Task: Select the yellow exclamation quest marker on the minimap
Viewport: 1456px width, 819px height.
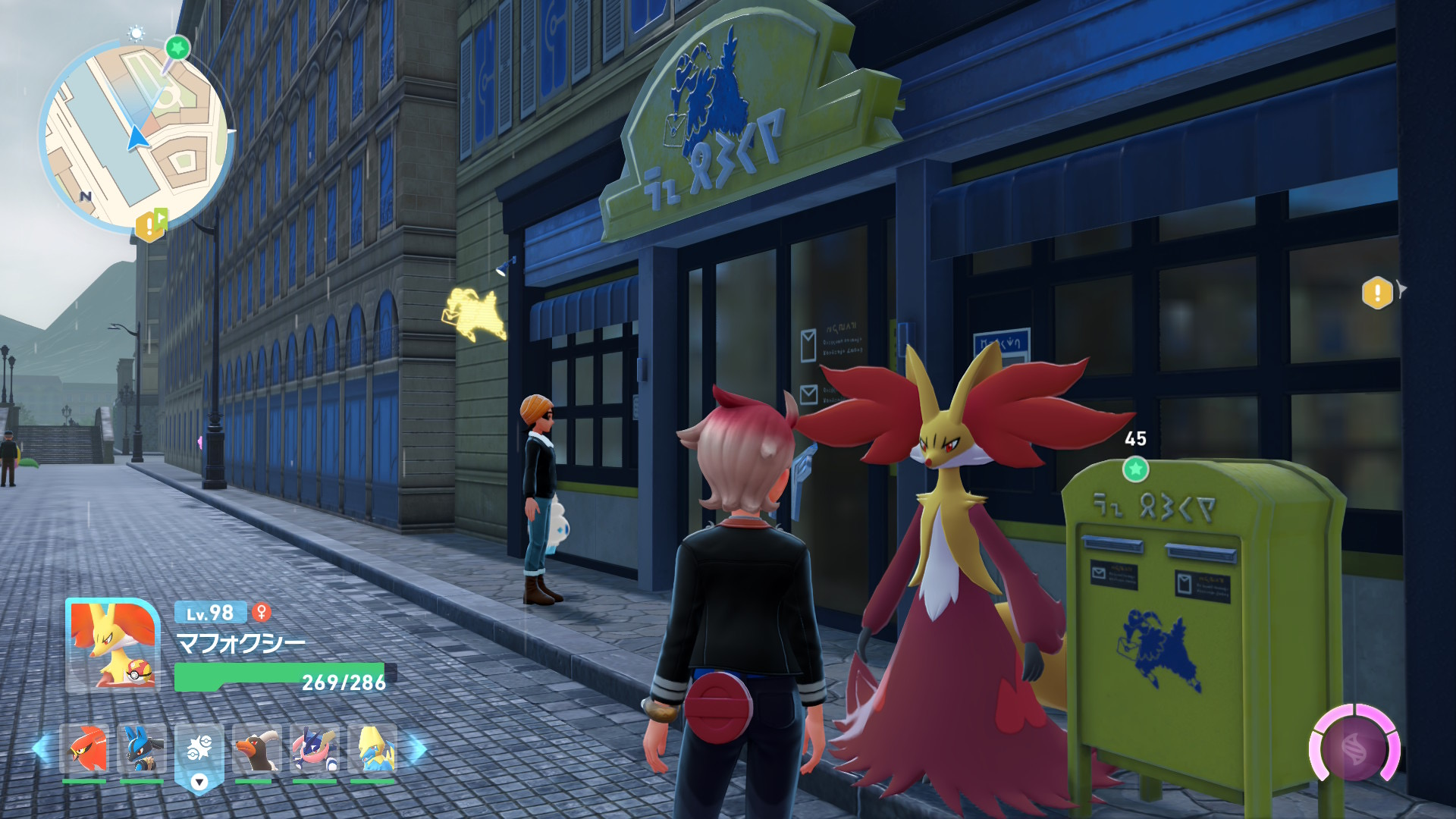Action: click(150, 225)
